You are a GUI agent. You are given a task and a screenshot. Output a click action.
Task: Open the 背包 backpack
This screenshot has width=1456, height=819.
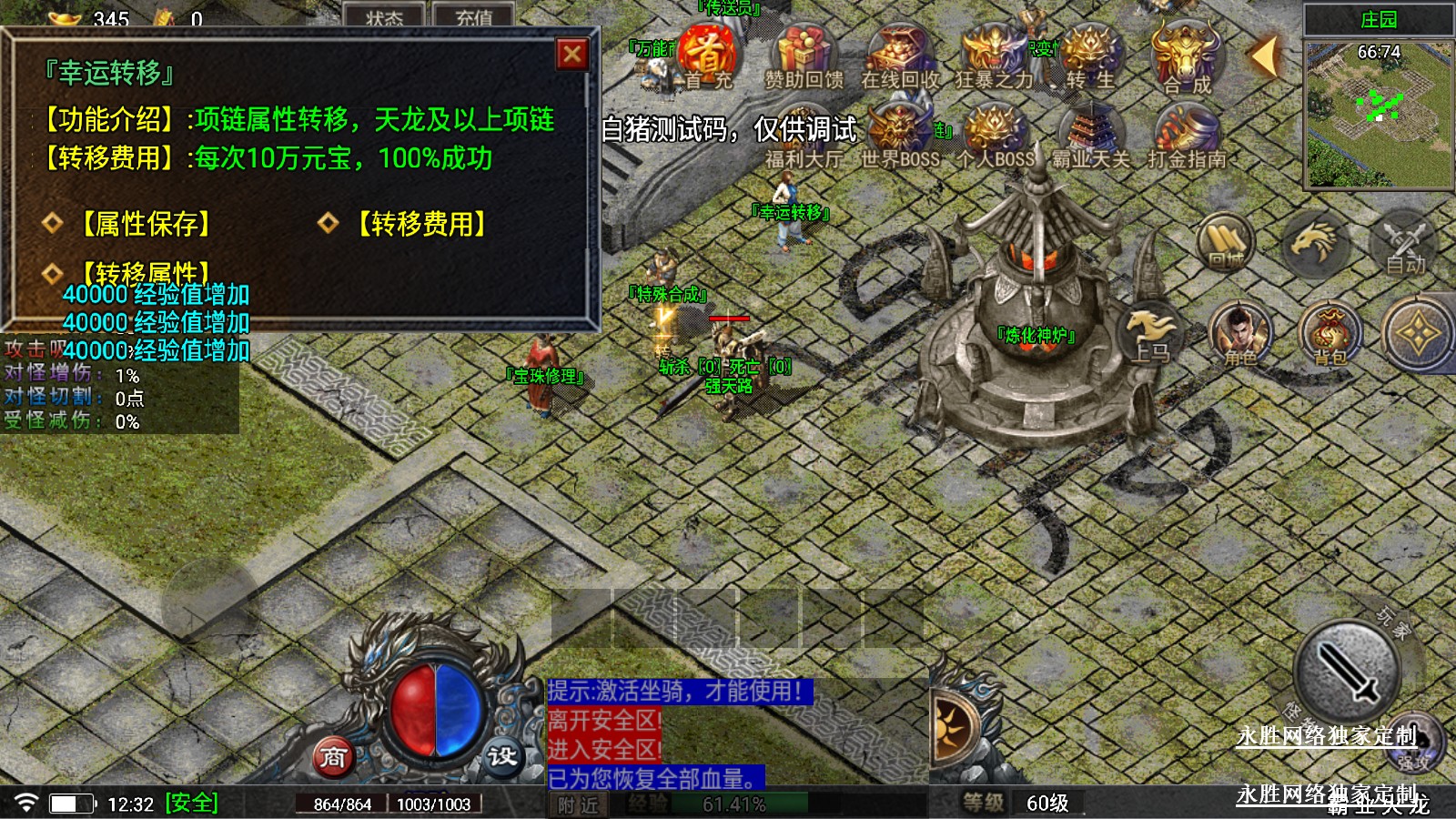coord(1330,333)
